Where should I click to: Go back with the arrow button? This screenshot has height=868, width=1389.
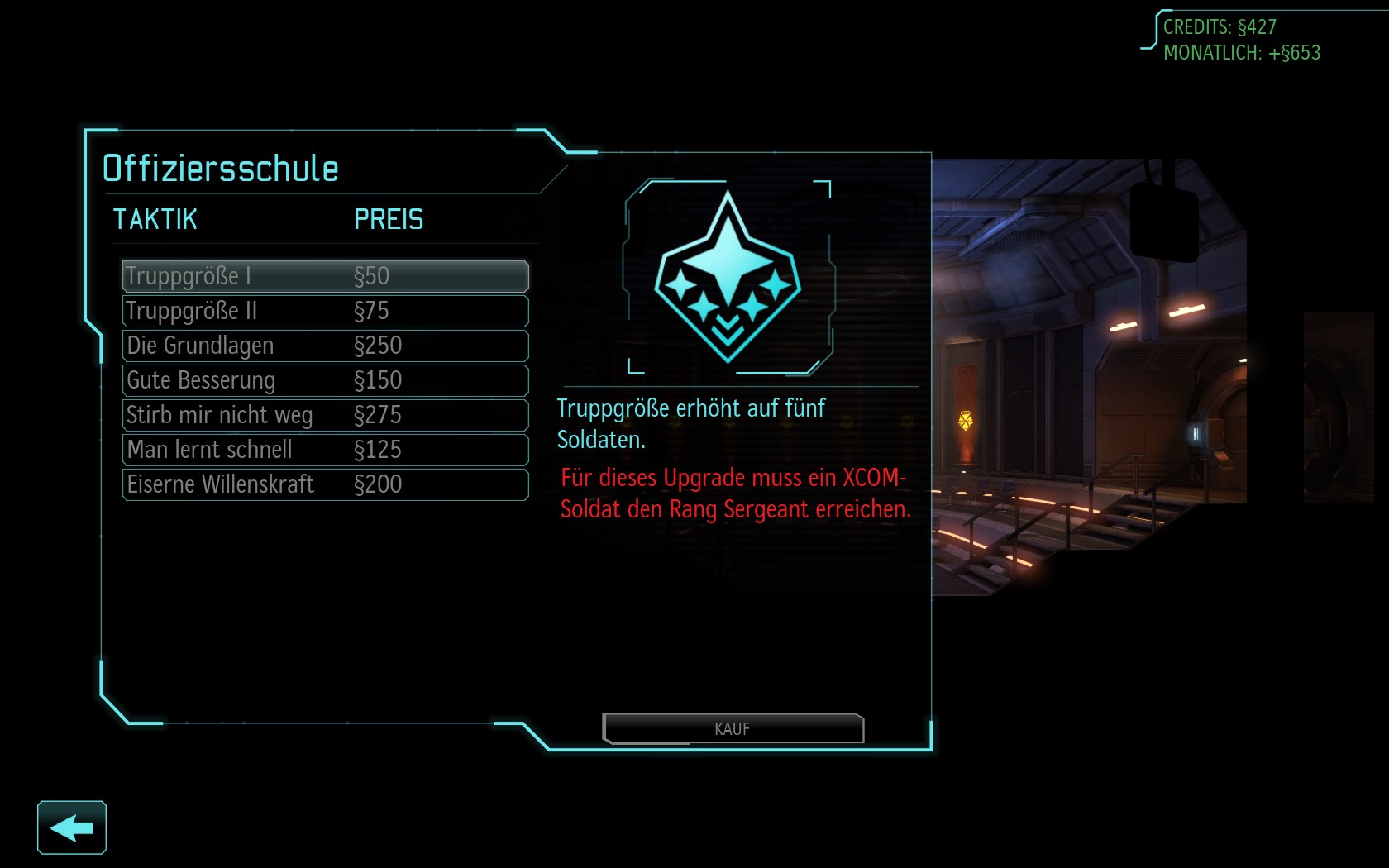pyautogui.click(x=72, y=827)
